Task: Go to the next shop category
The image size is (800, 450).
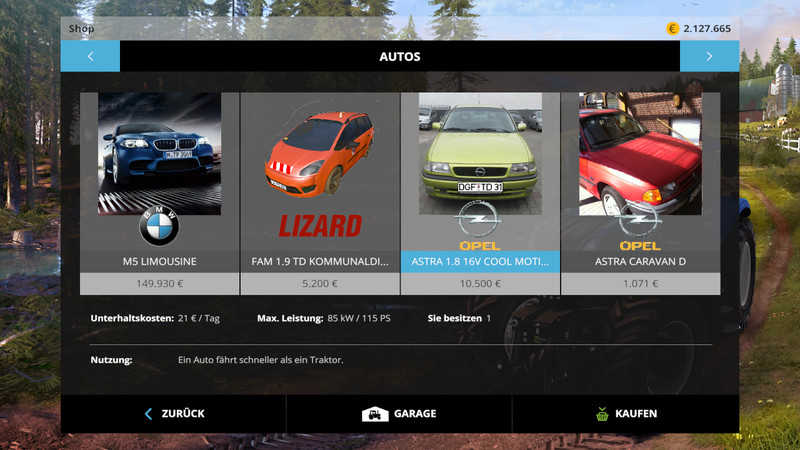Action: coord(709,56)
